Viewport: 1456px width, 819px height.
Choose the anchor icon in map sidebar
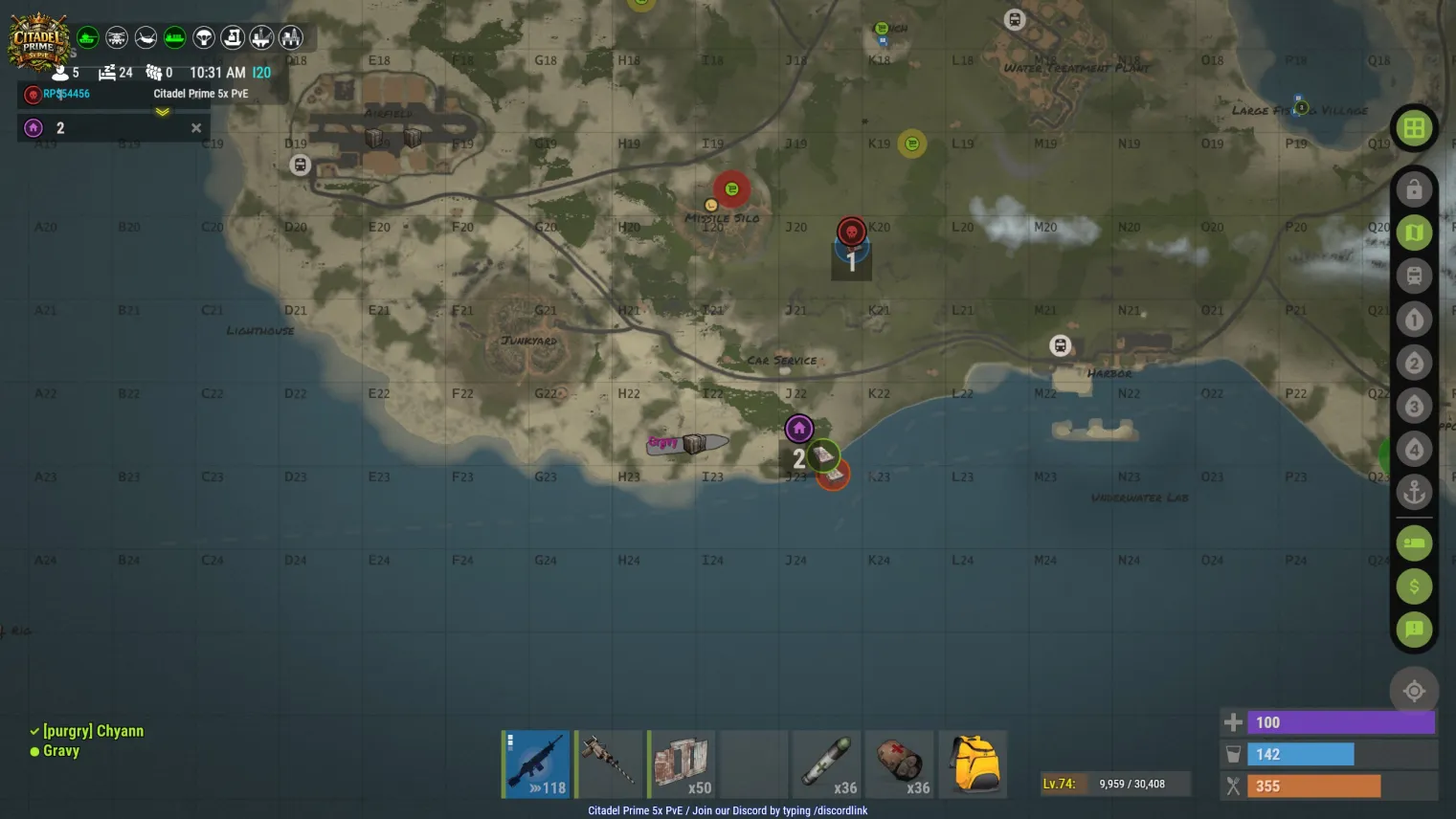[1414, 493]
